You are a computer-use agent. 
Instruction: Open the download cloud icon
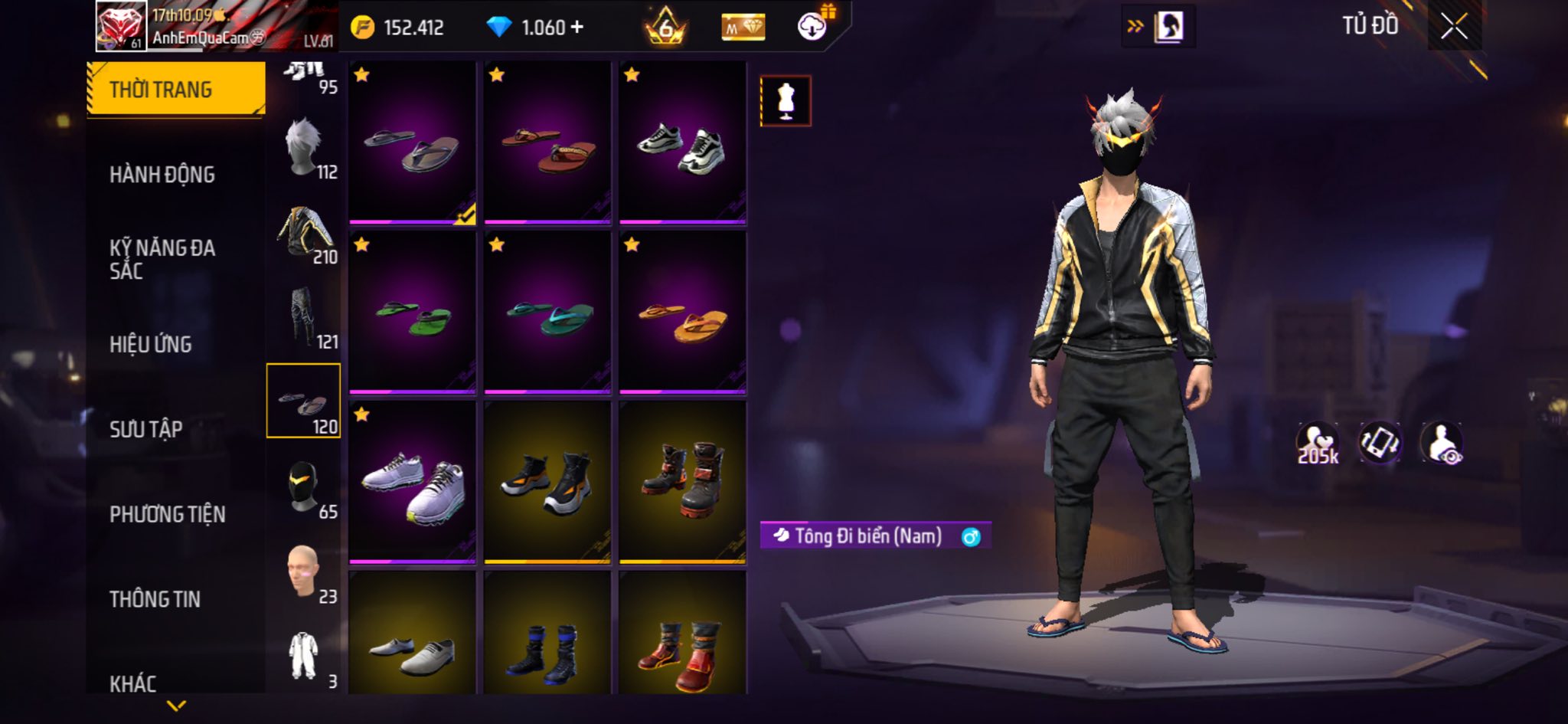click(812, 28)
